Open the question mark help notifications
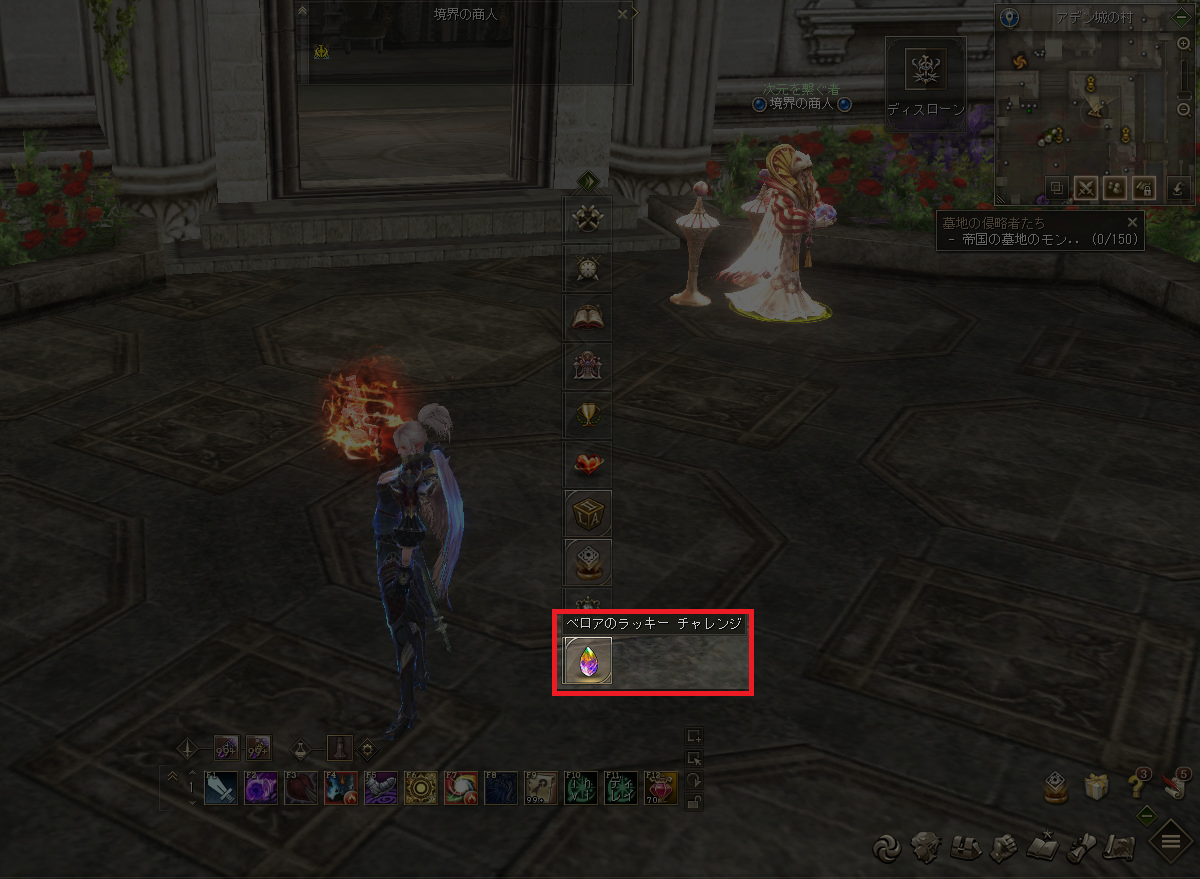Viewport: 1200px width, 879px height. pos(1136,787)
